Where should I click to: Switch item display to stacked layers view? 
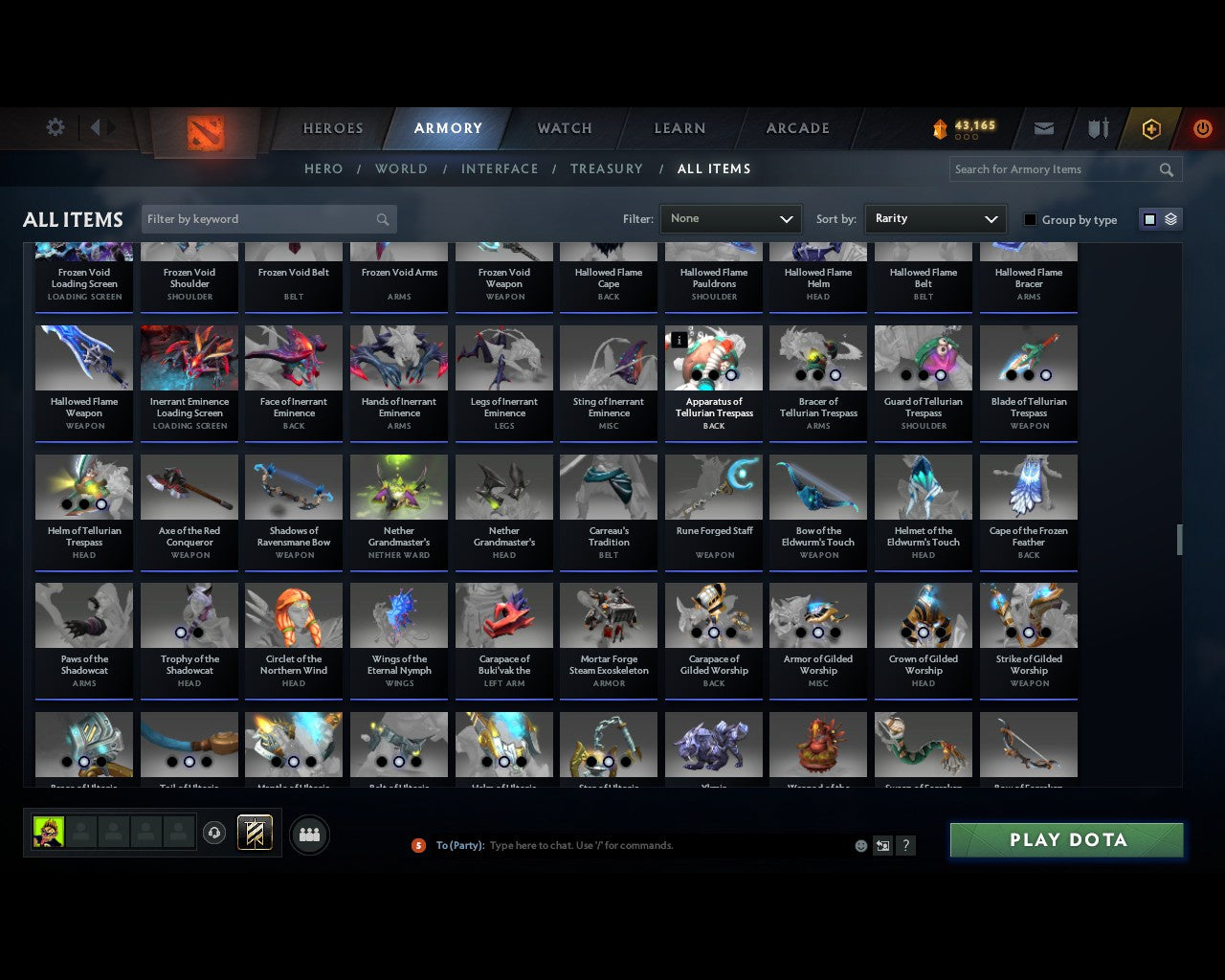click(x=1169, y=218)
